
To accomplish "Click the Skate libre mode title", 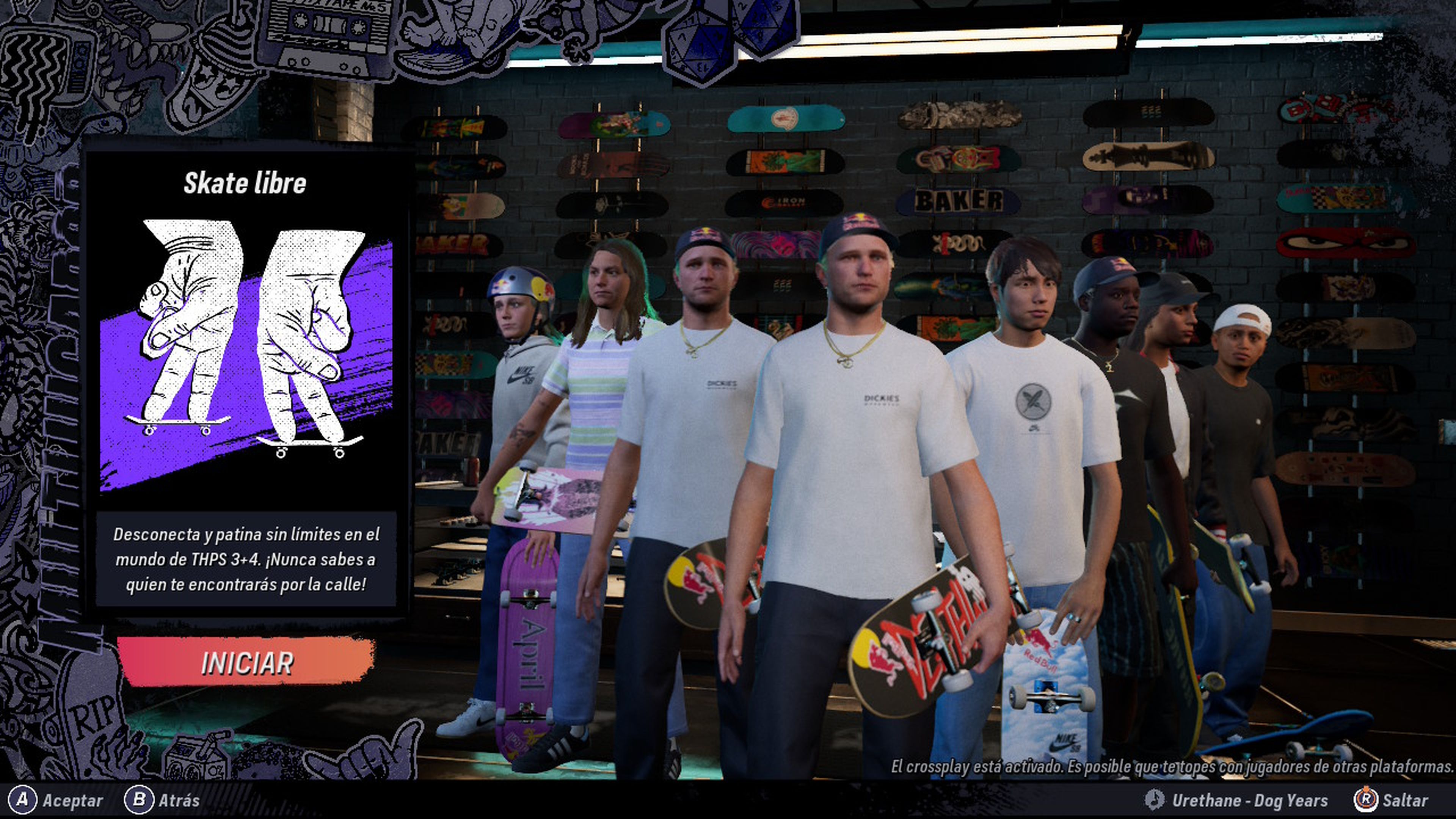I will pos(245,182).
